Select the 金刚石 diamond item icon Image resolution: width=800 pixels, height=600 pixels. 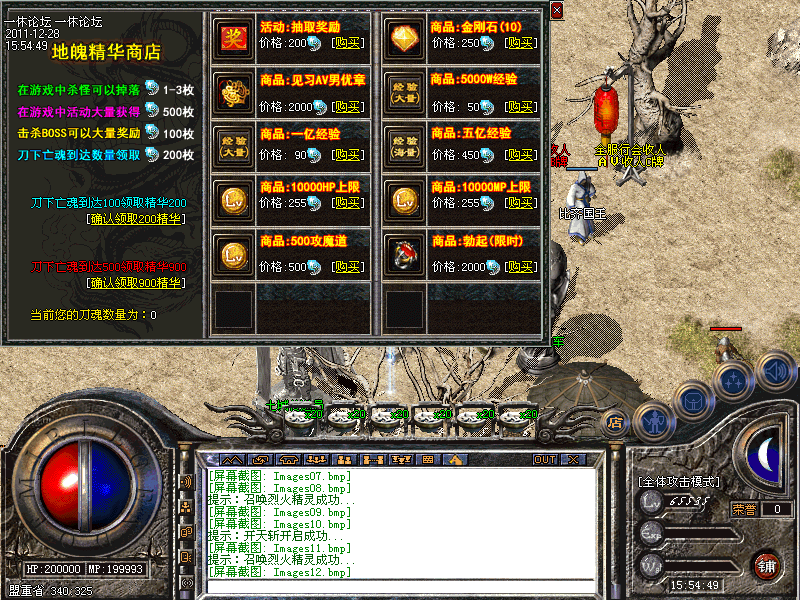[404, 36]
